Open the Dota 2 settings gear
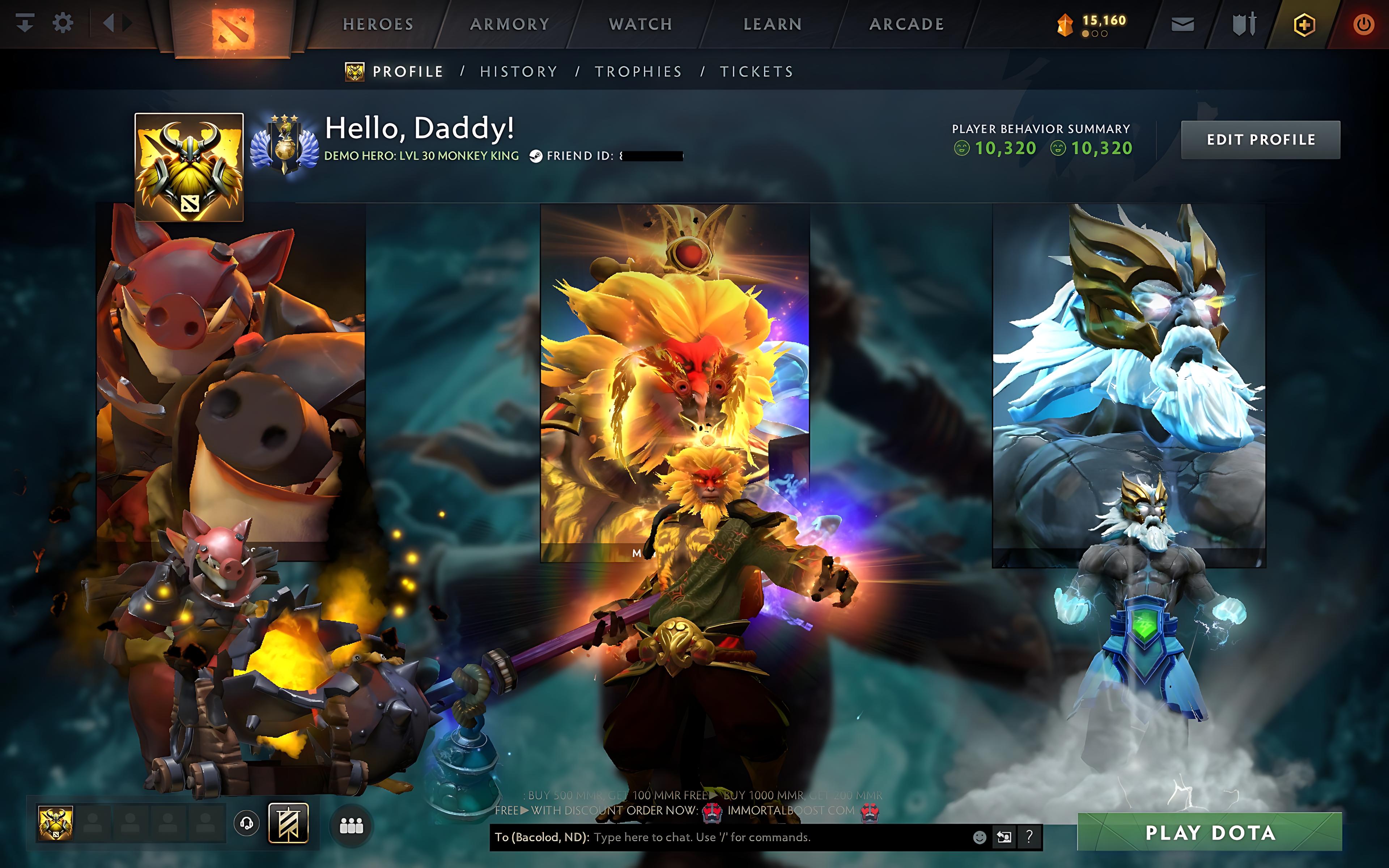The image size is (1389, 868). [63, 23]
